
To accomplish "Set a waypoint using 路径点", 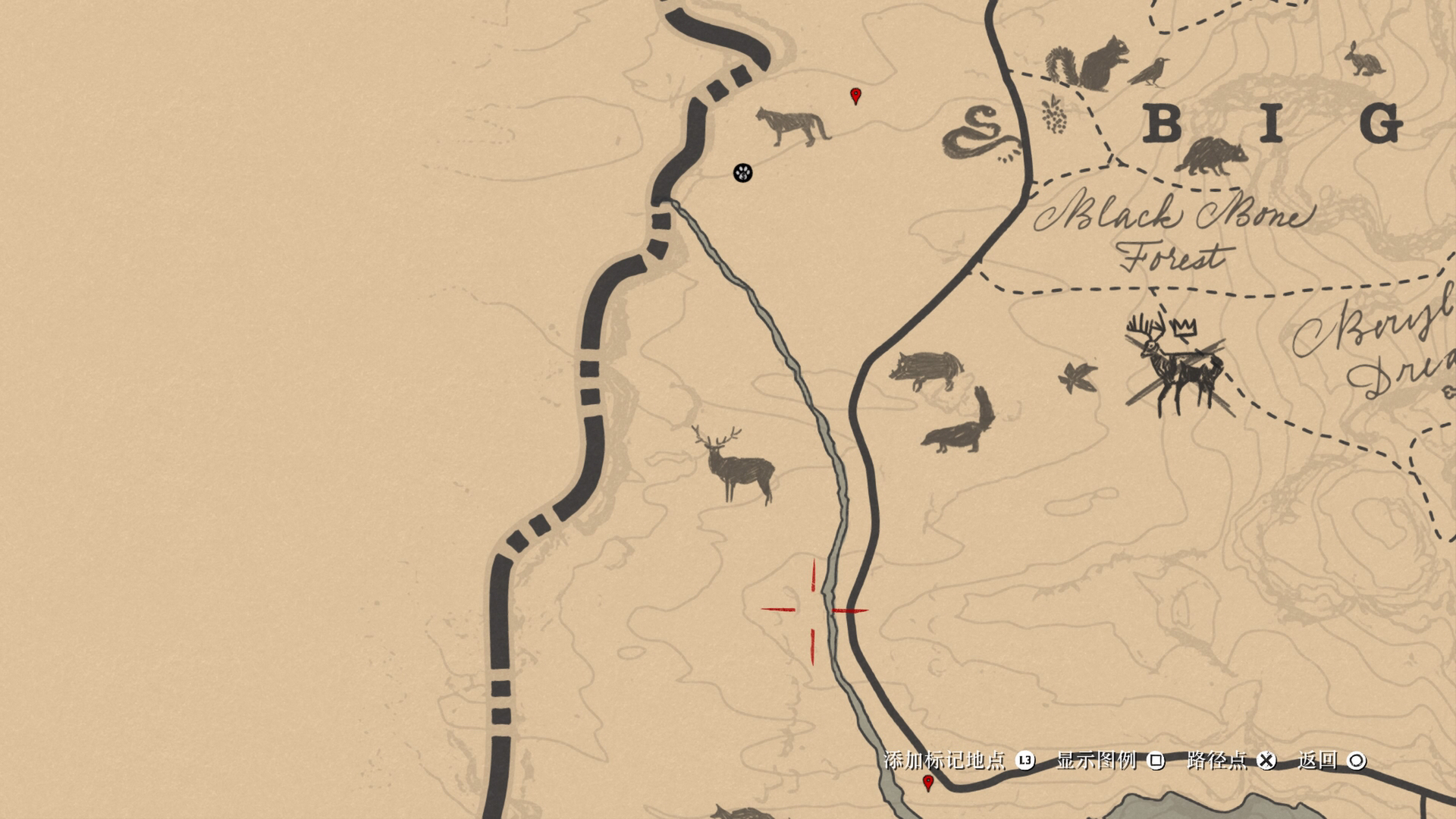I will (1216, 760).
